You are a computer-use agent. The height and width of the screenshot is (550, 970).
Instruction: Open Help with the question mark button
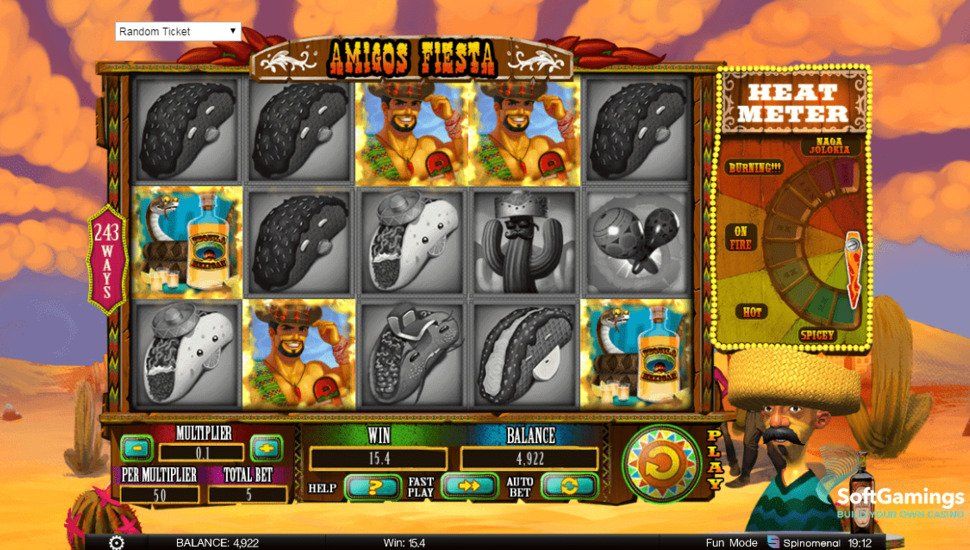[372, 487]
